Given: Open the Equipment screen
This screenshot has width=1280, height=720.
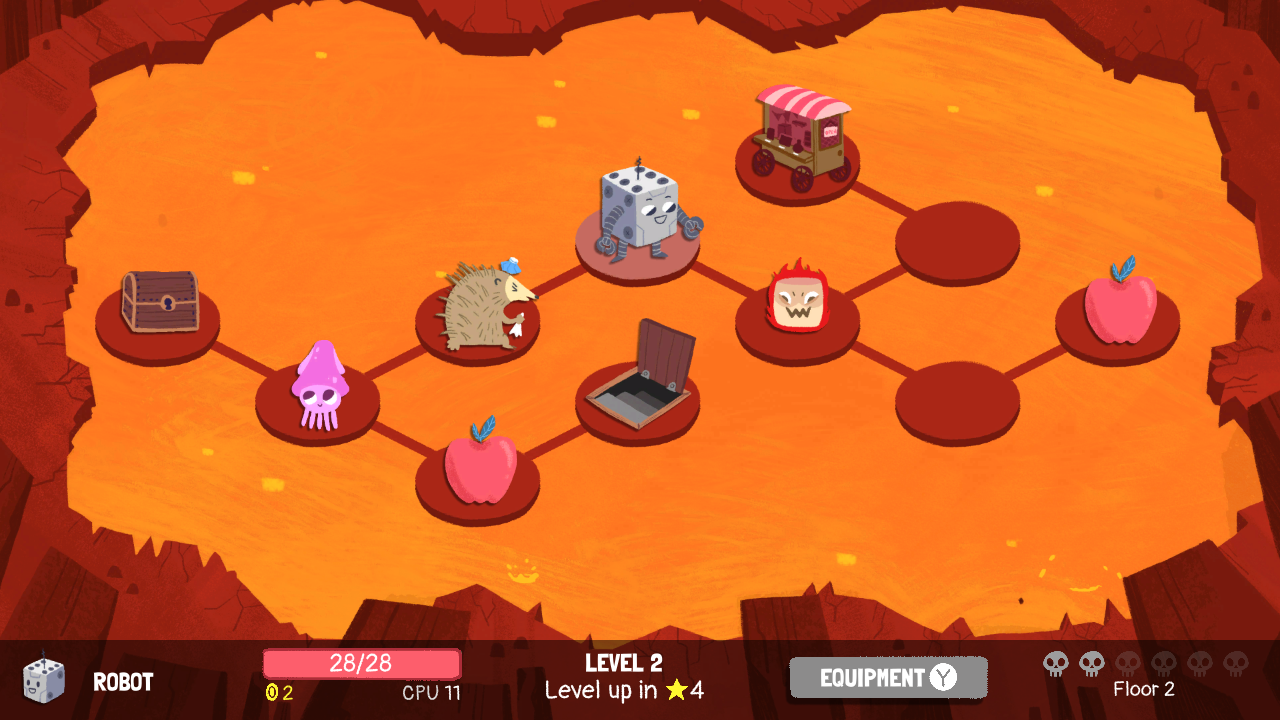Looking at the screenshot, I should [x=888, y=678].
